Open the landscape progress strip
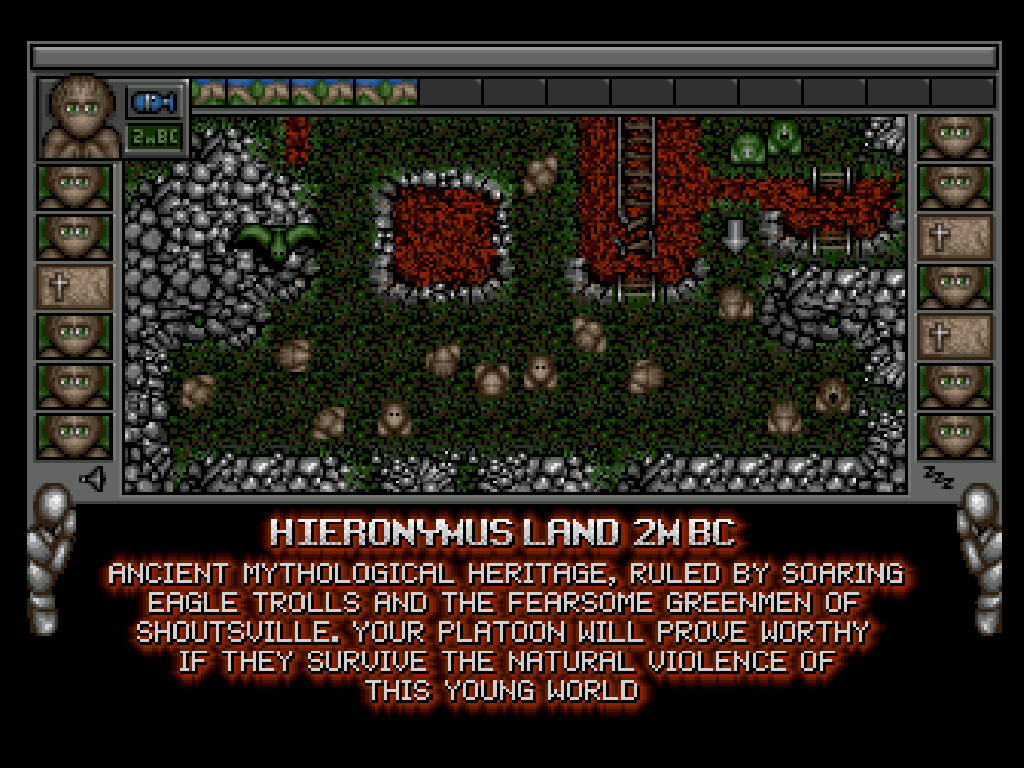The height and width of the screenshot is (768, 1024). click(x=304, y=93)
